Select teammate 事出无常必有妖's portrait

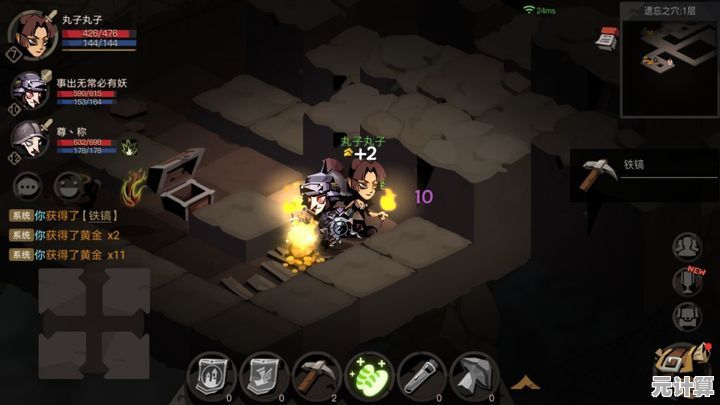coord(28,90)
